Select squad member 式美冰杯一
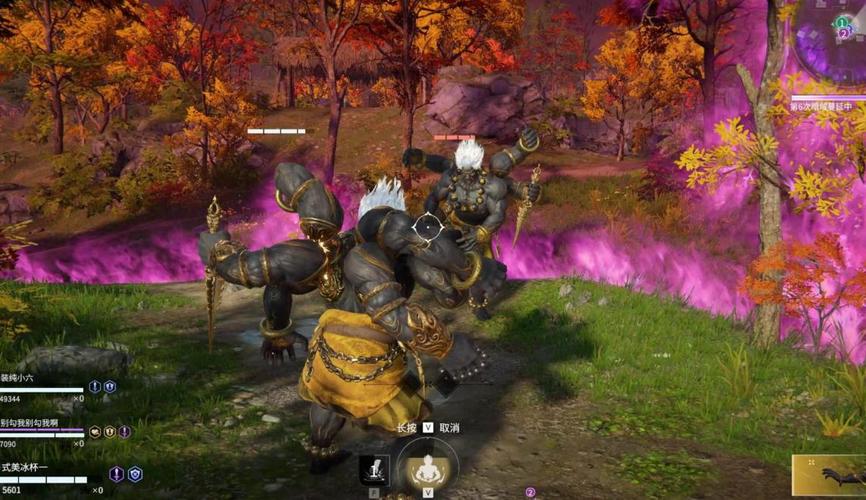The height and width of the screenshot is (500, 866). click(x=26, y=467)
